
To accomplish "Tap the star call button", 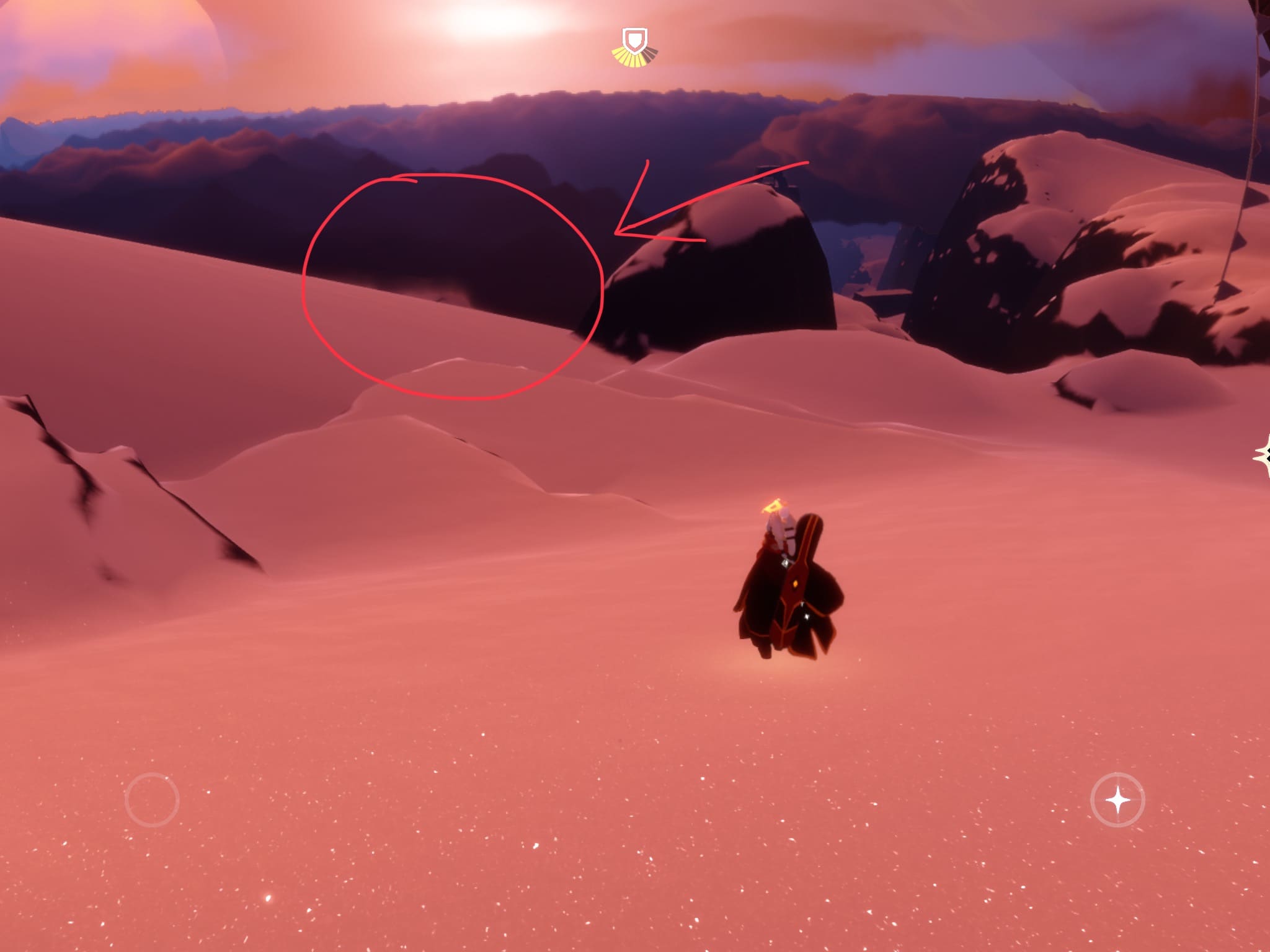I will coord(1117,800).
